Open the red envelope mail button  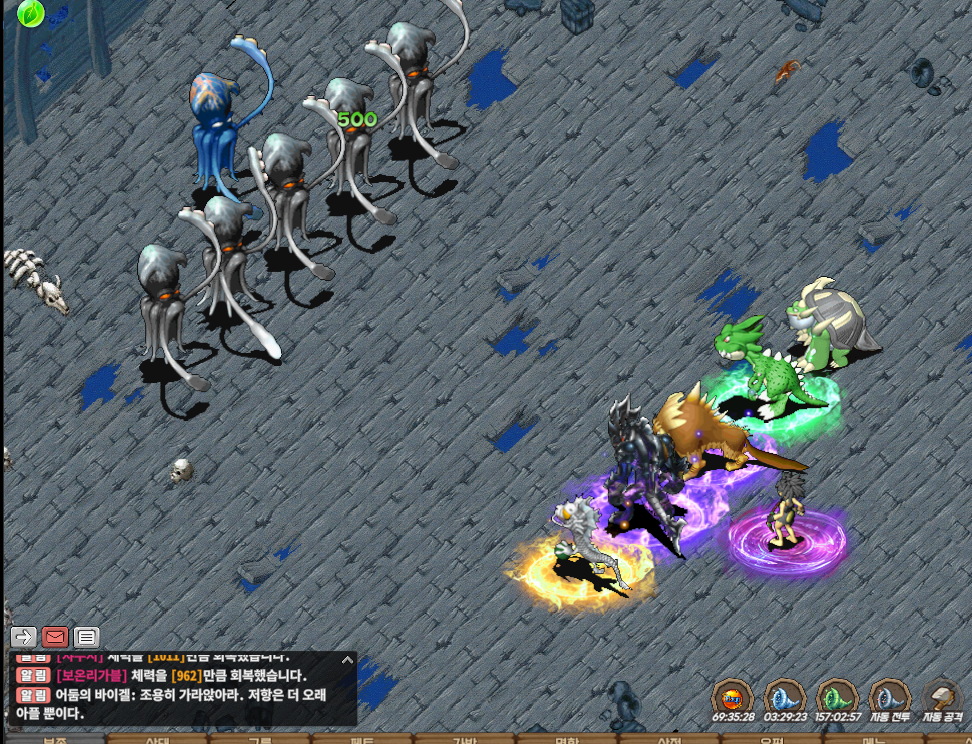[x=55, y=637]
